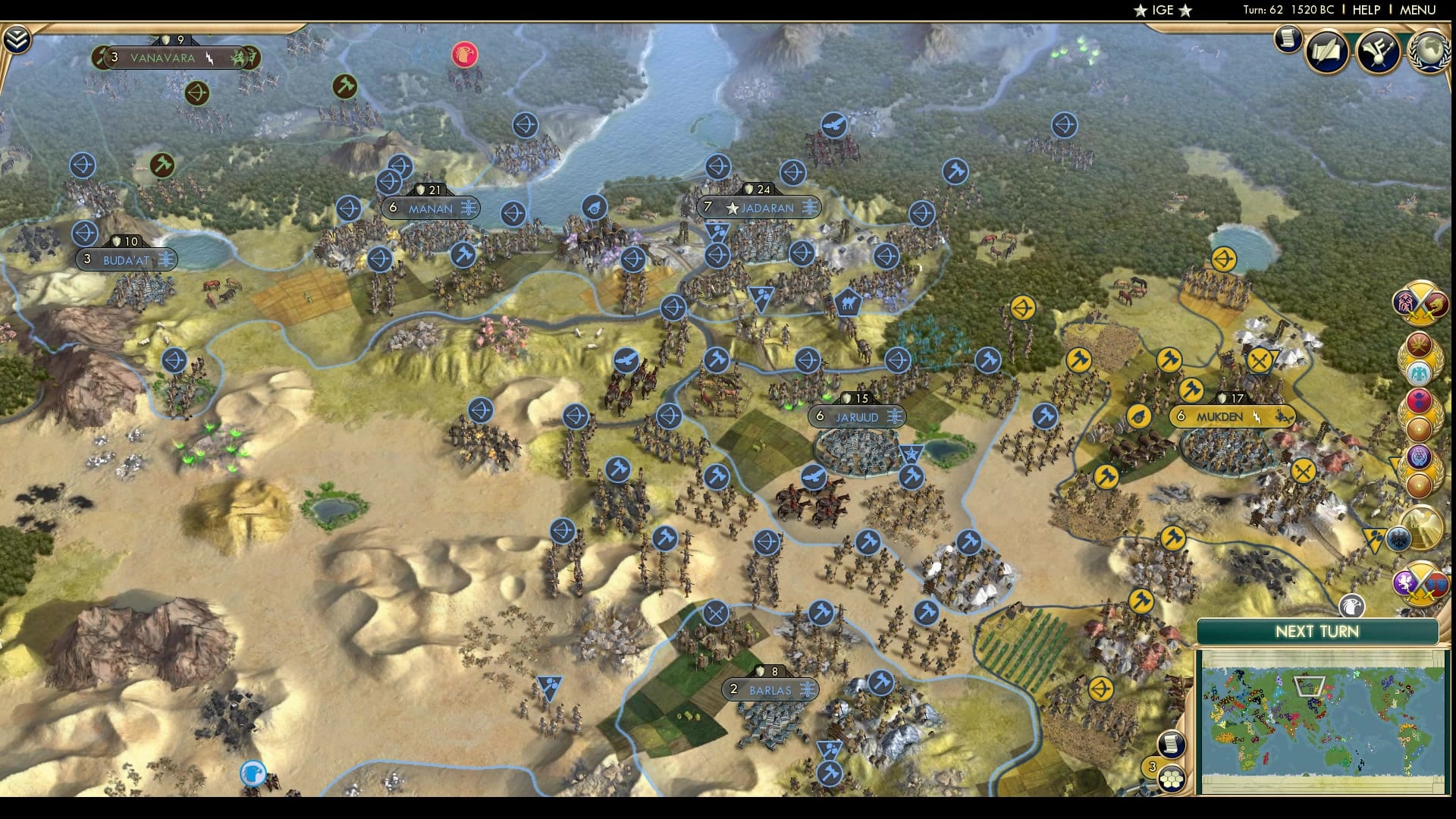Click the minimap to jump elsewhere

1327,720
